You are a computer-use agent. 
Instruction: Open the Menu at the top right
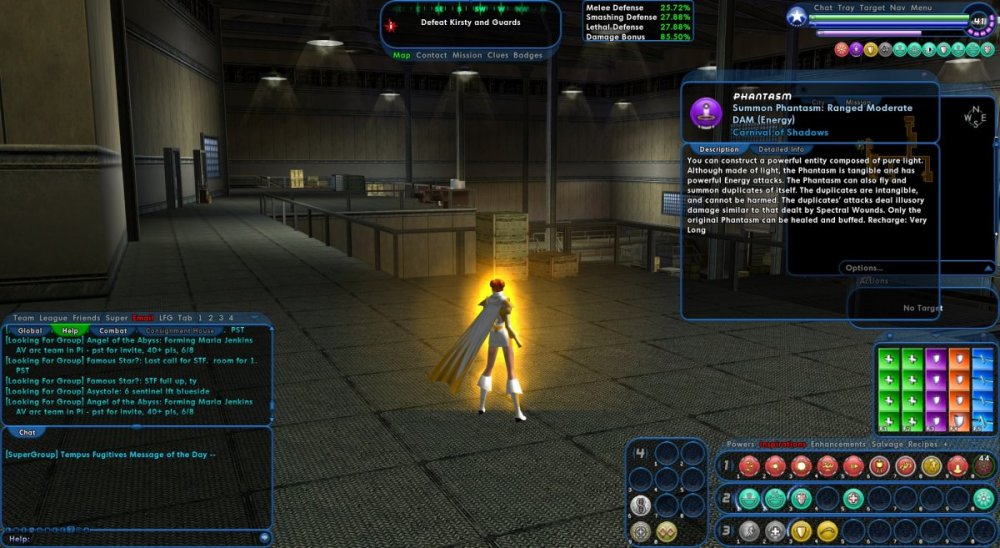tap(921, 8)
